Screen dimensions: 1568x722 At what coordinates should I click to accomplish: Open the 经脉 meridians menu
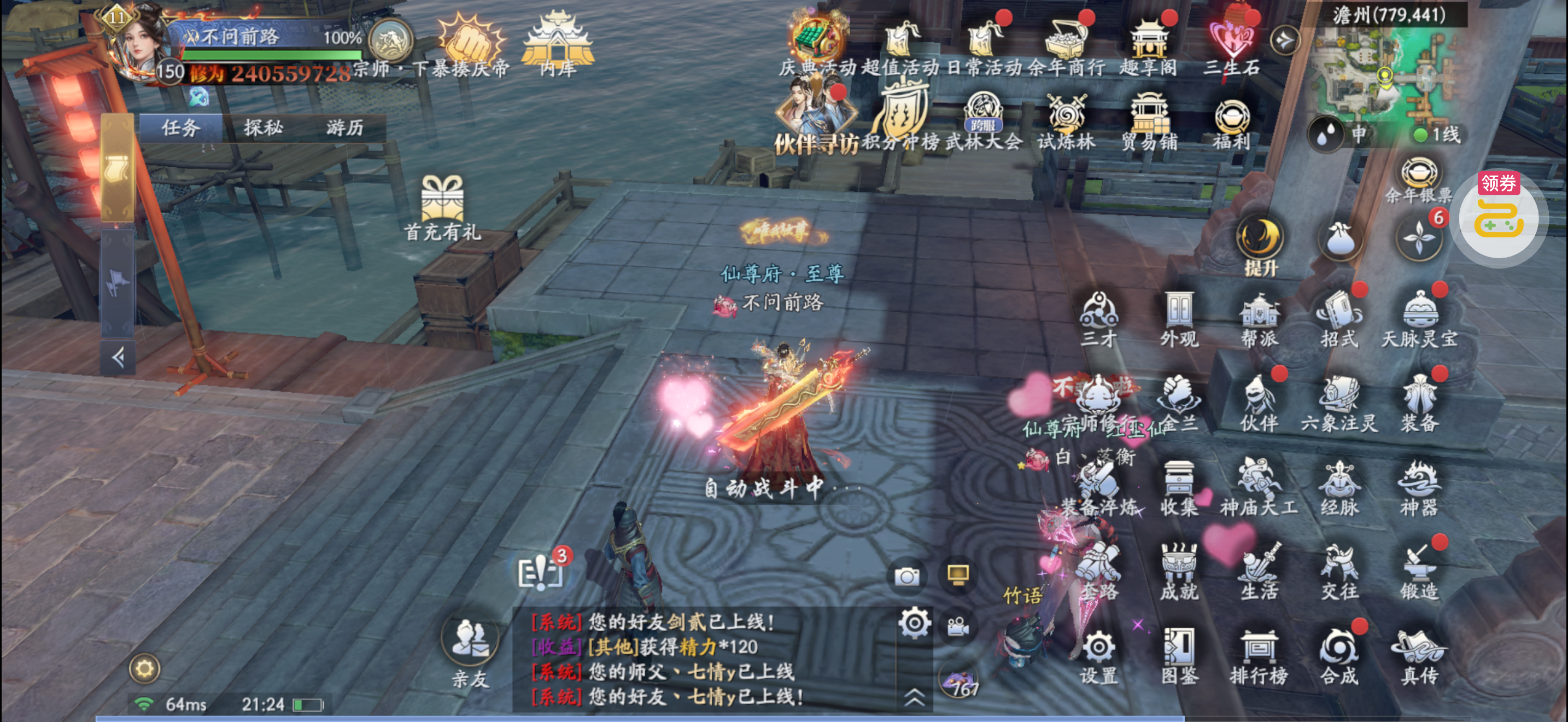[1339, 487]
